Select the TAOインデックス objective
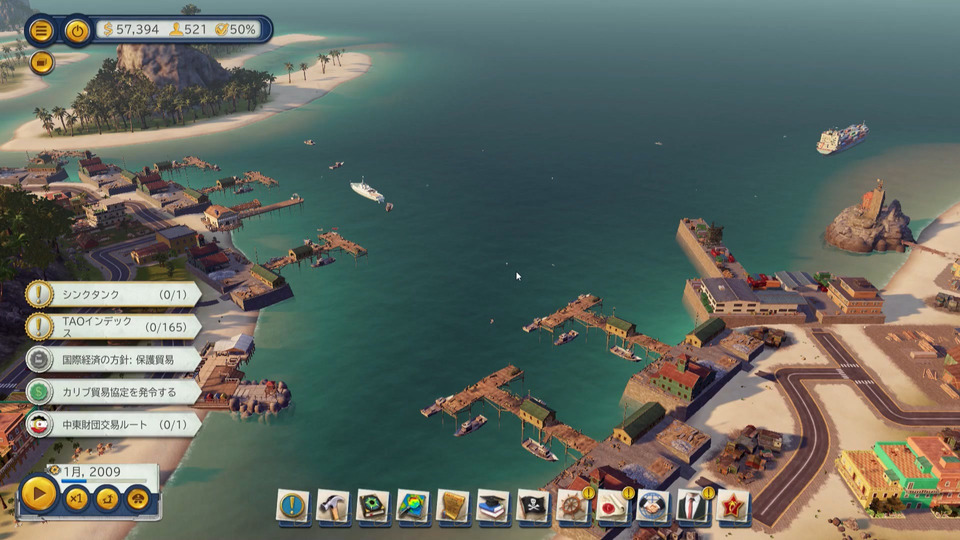This screenshot has width=960, height=540. (x=112, y=327)
